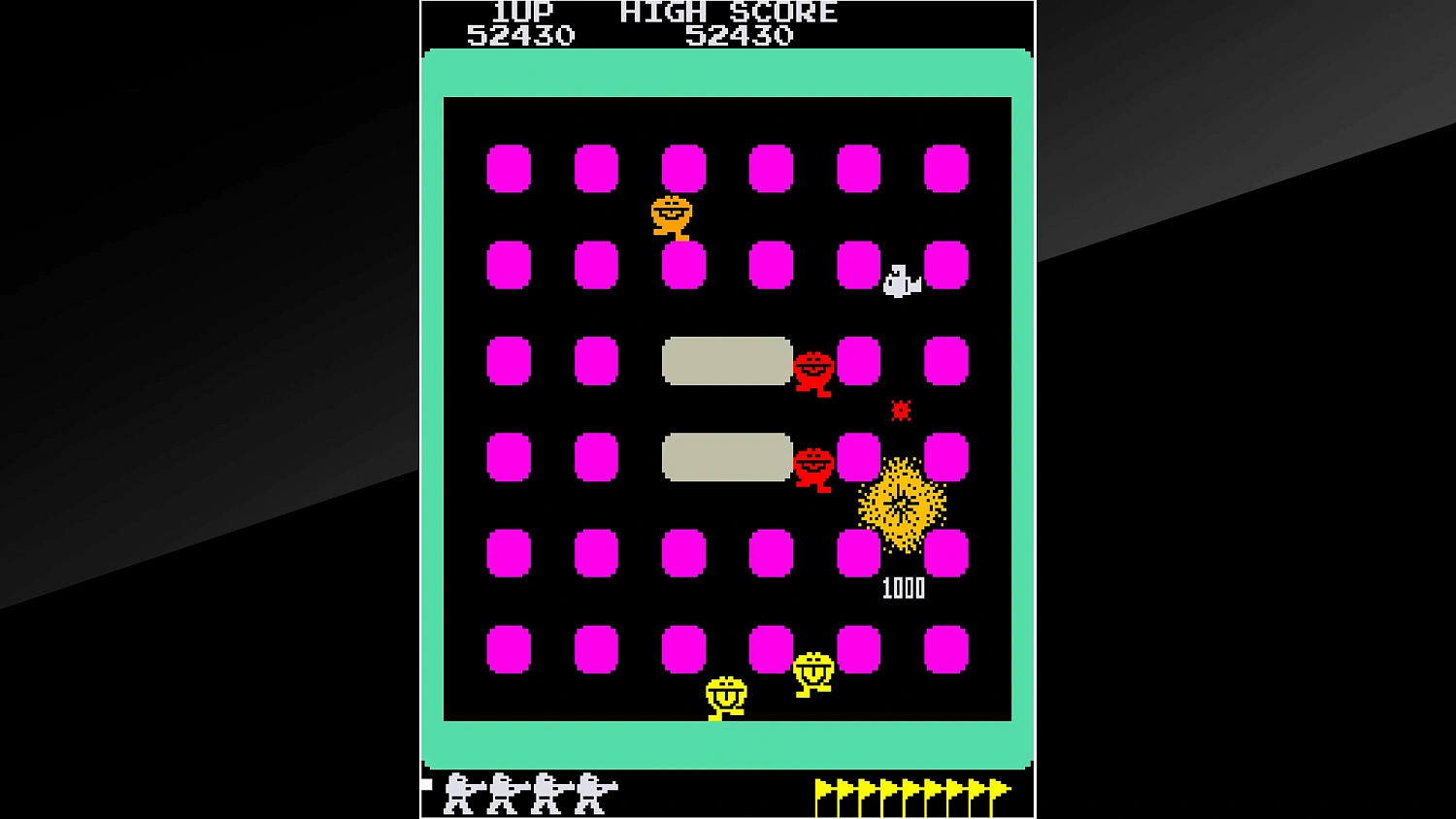Click the red monster next to the lower gray block

[x=813, y=466]
